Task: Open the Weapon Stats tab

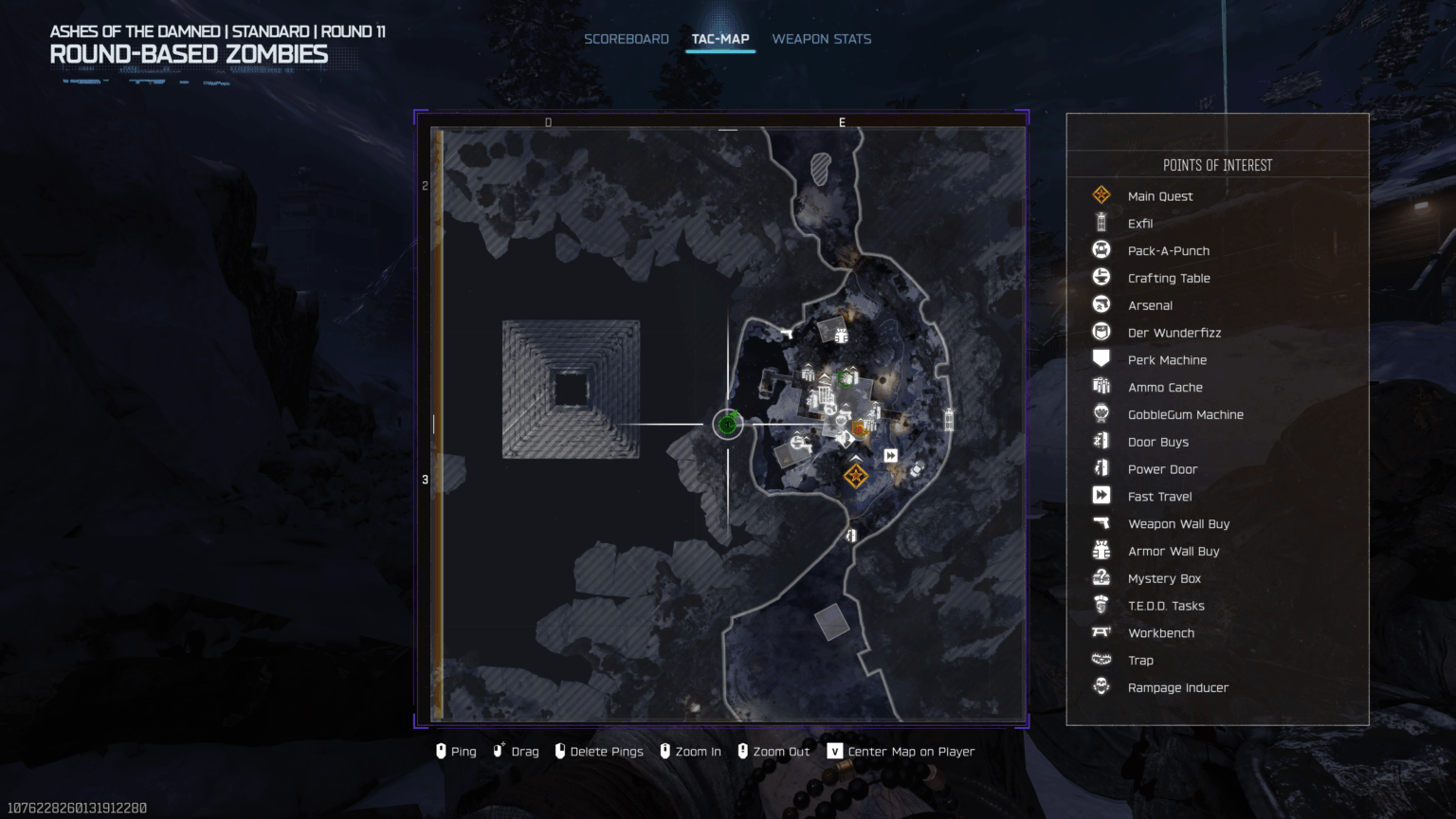Action: [821, 39]
